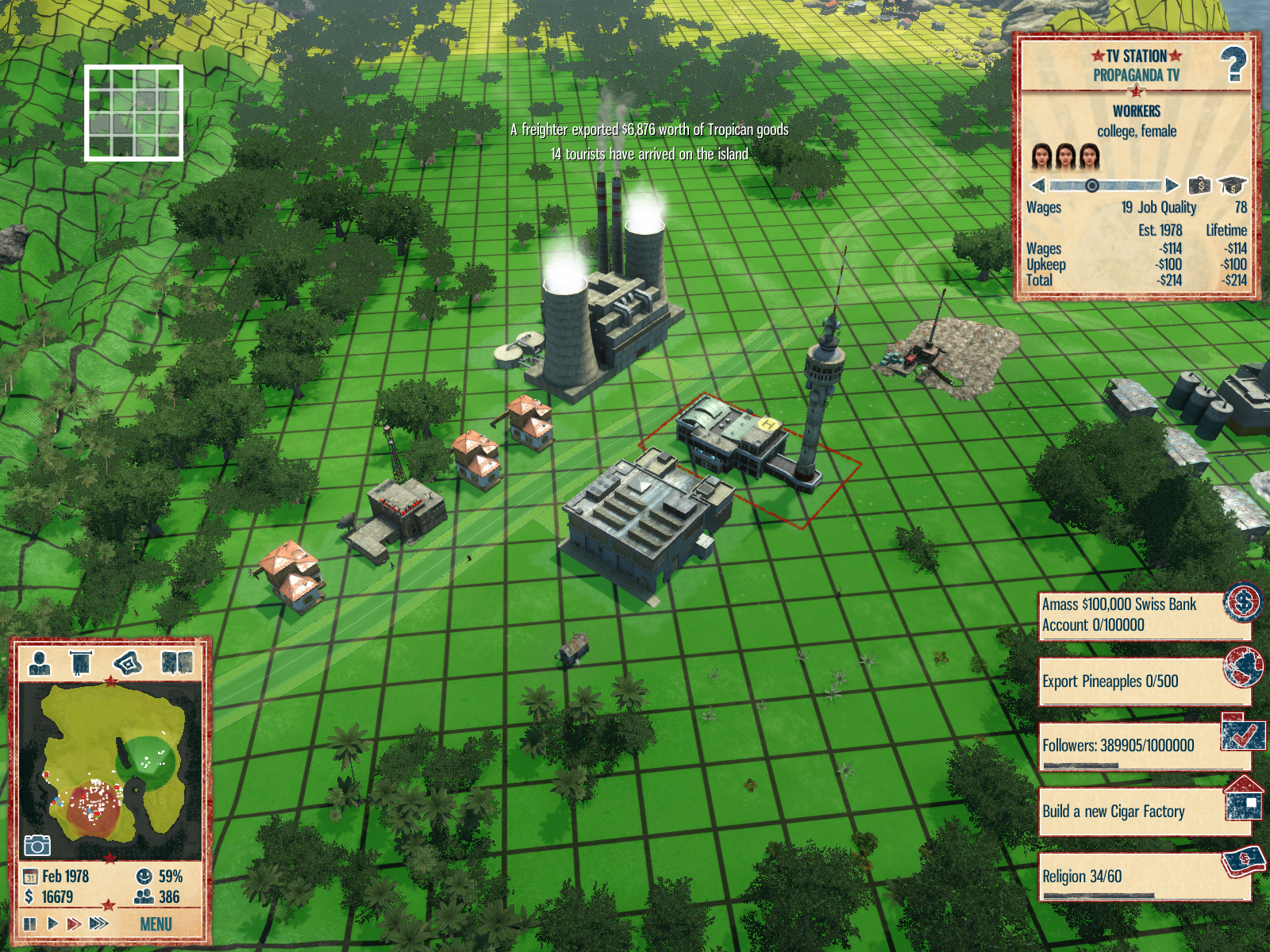The width and height of the screenshot is (1270, 952).
Task: Open the help question mark for TV Station
Action: tap(1233, 64)
